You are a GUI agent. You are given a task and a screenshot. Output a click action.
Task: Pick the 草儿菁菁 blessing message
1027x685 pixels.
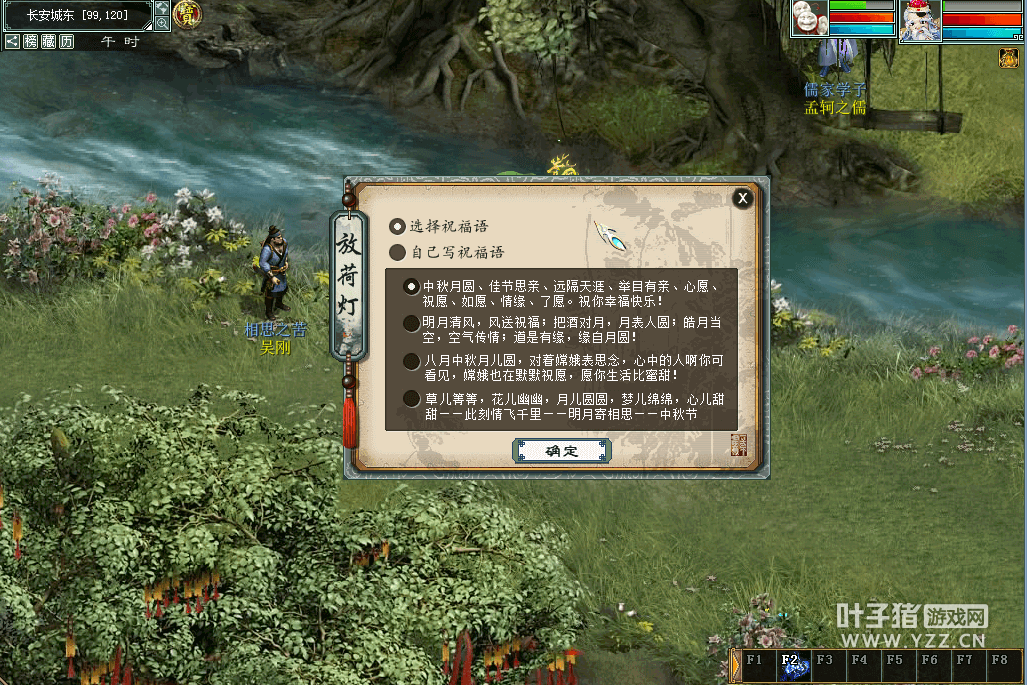(411, 399)
